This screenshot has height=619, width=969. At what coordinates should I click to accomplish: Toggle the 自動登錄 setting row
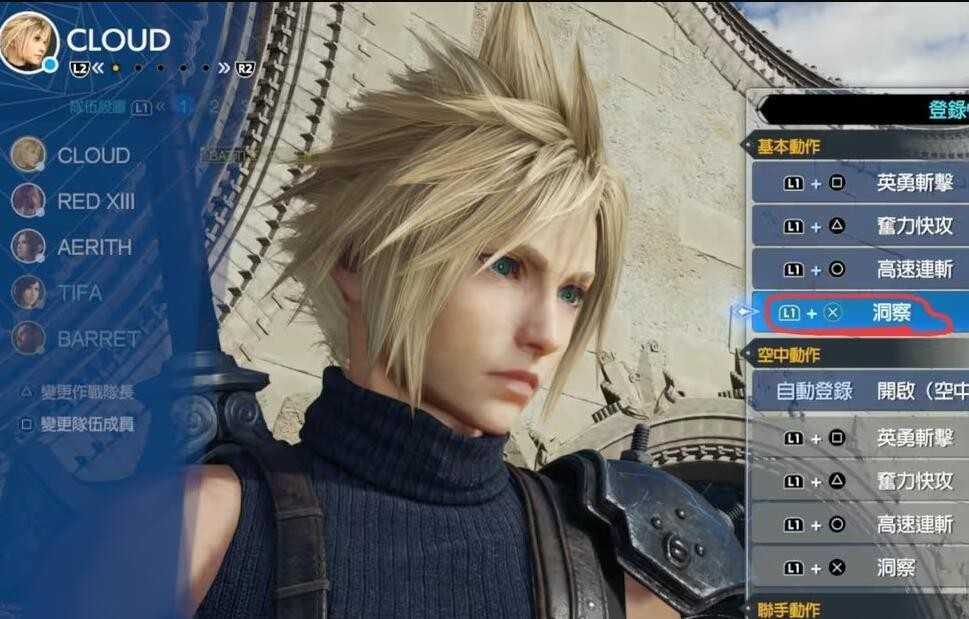[860, 391]
